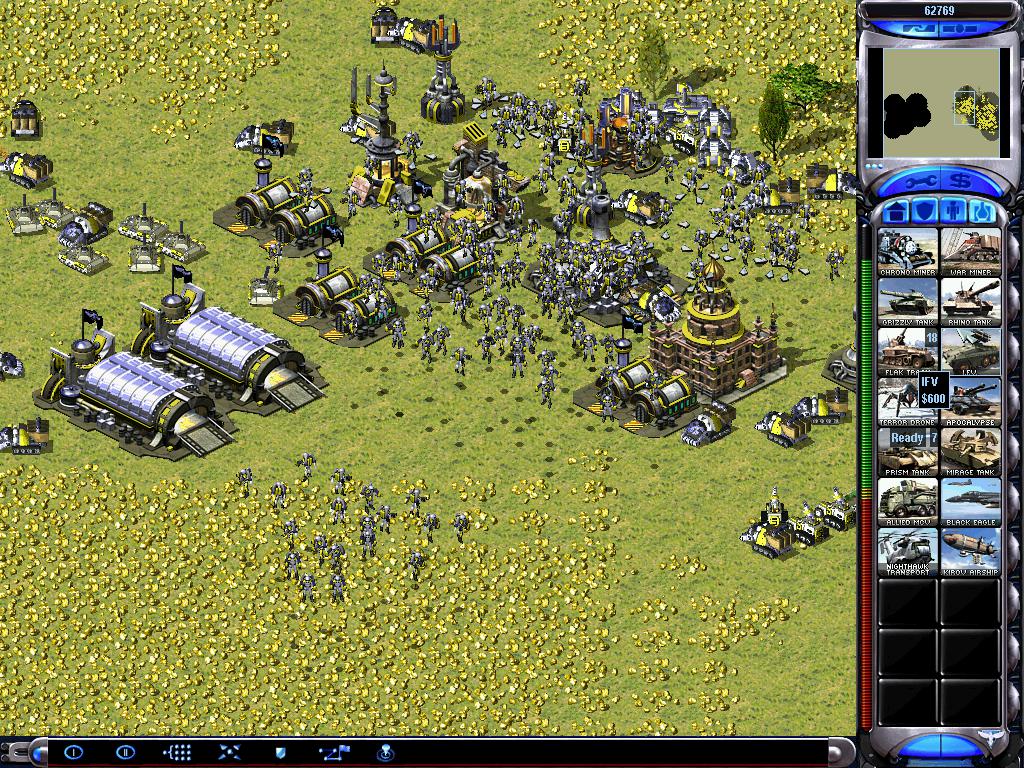Screen dimensions: 1024x768
Task: Queue a Mirage Tank
Action: pos(970,452)
